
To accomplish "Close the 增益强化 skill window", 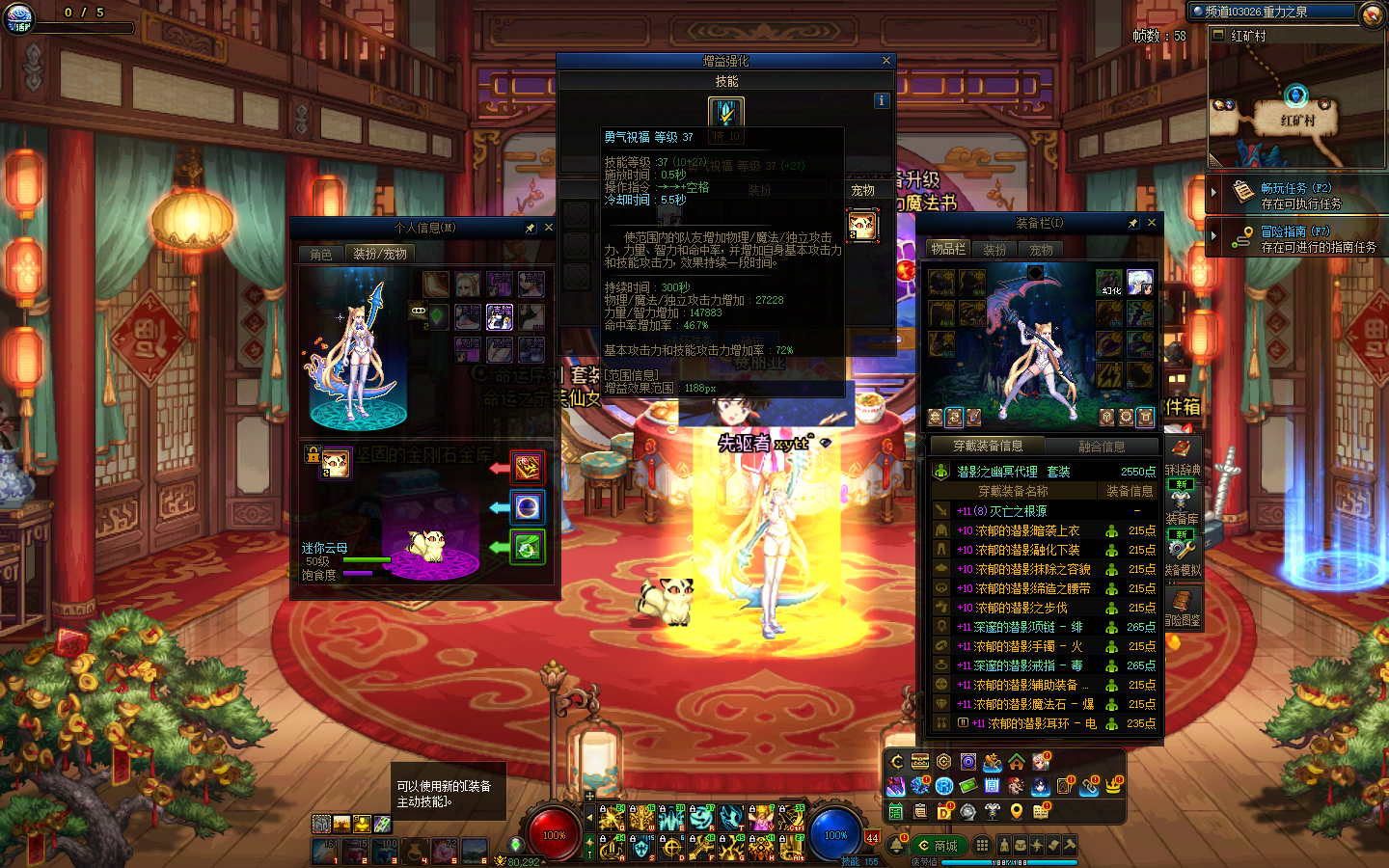I will 886,61.
